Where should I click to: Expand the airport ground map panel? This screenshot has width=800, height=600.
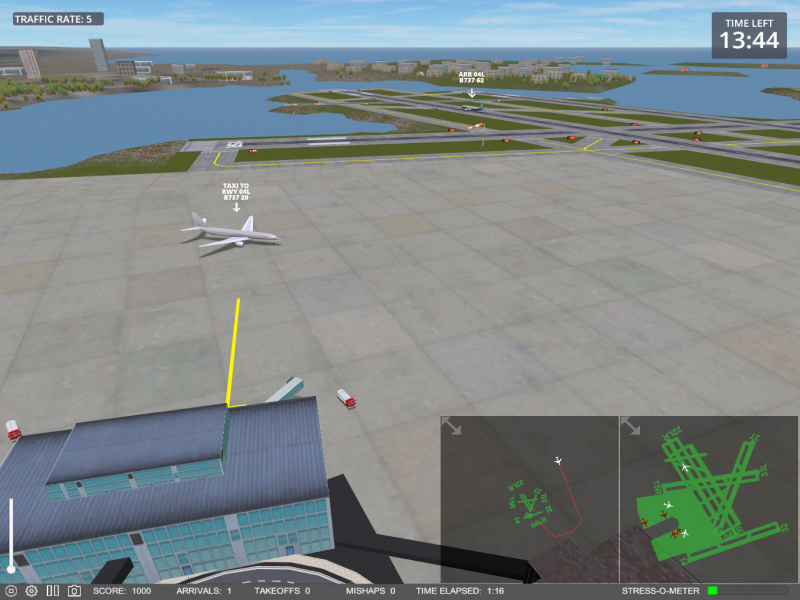point(631,427)
